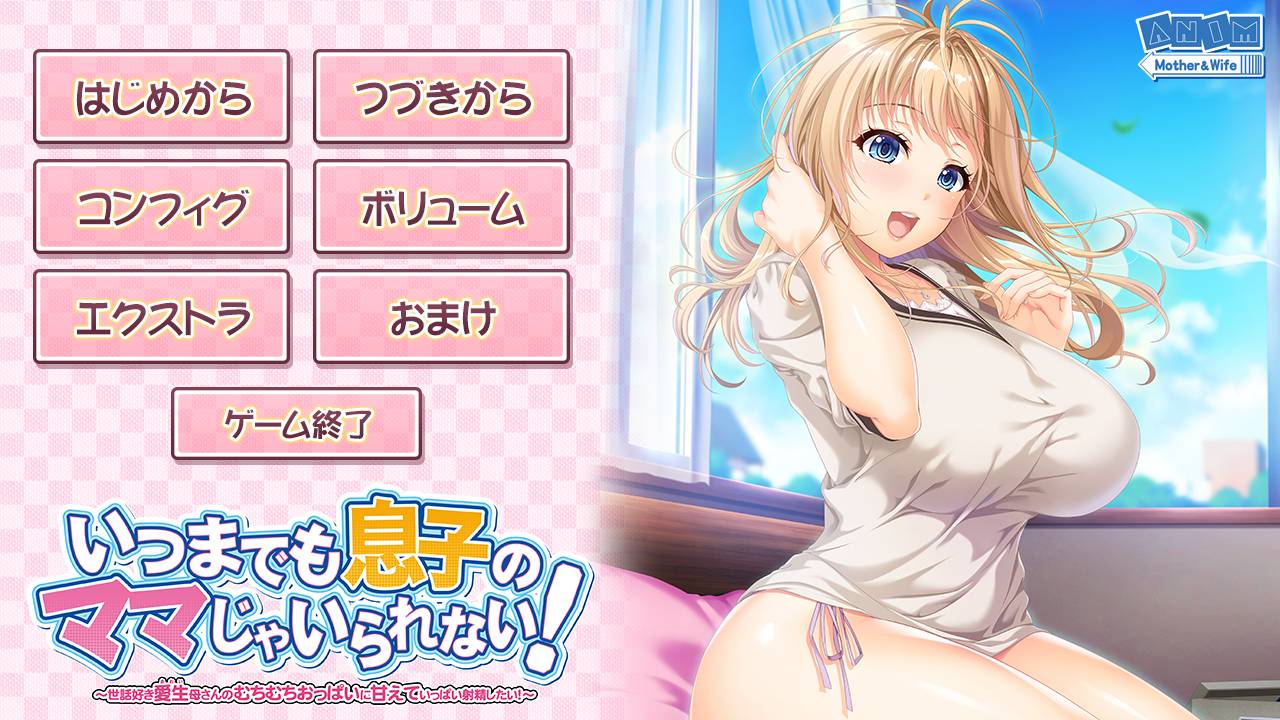This screenshot has height=720, width=1280.
Task: Exit the game using ゲーム終了
Action: pos(300,423)
